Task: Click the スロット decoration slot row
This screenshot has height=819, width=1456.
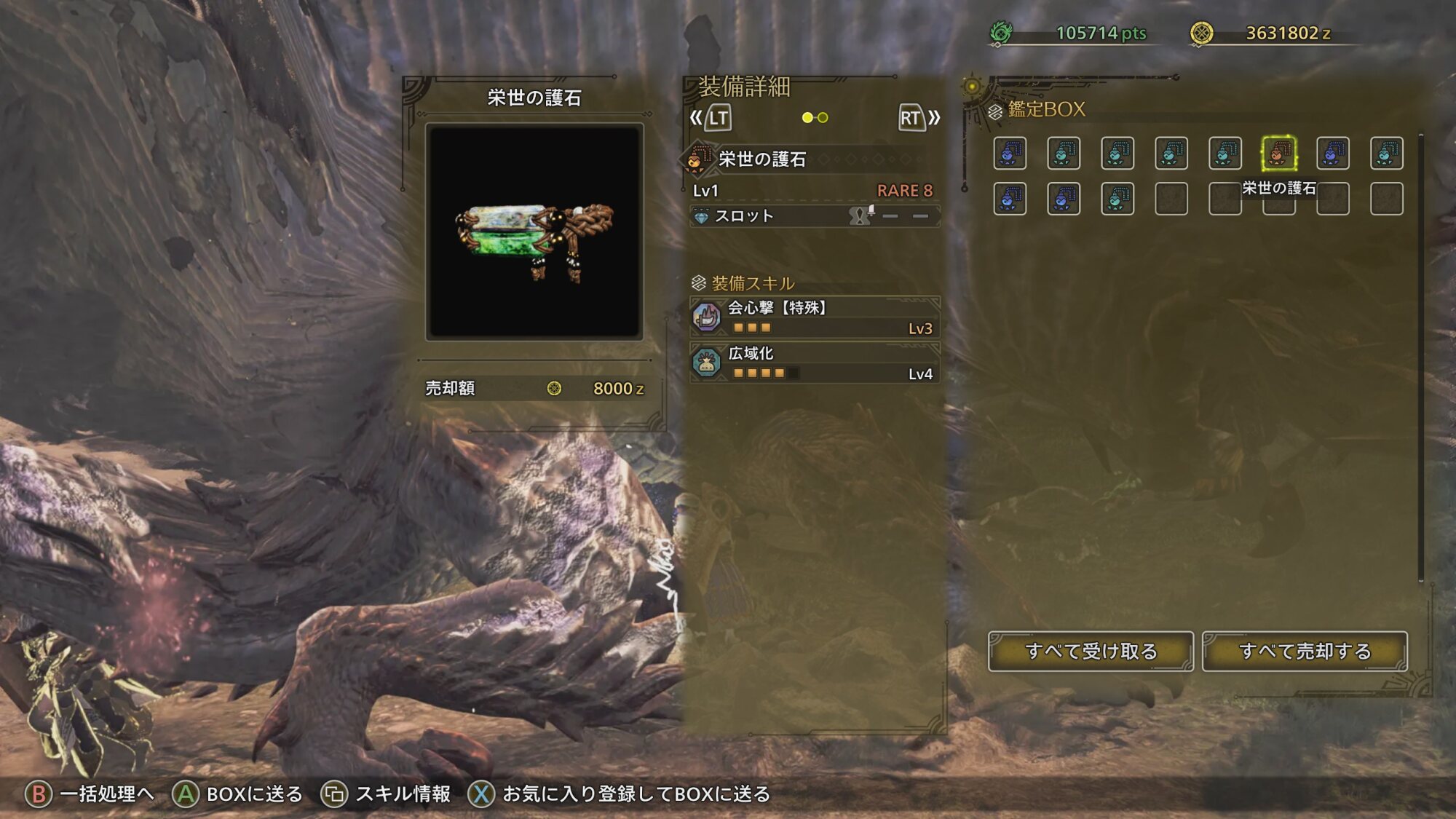Action: point(815,216)
